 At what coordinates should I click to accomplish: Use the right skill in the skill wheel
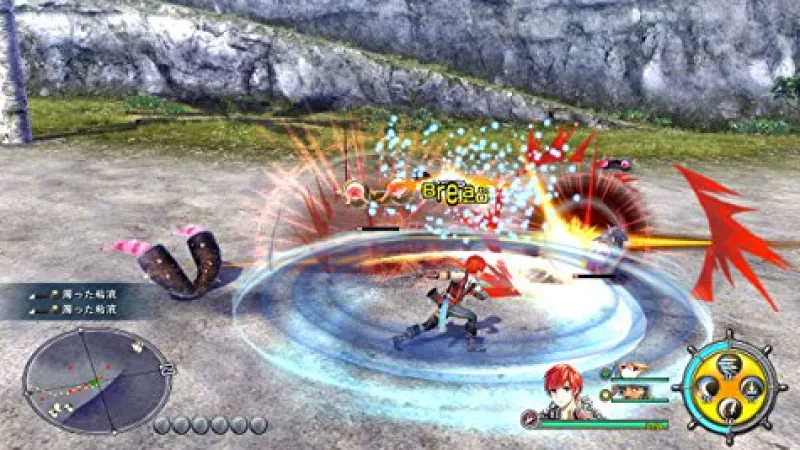coord(753,387)
